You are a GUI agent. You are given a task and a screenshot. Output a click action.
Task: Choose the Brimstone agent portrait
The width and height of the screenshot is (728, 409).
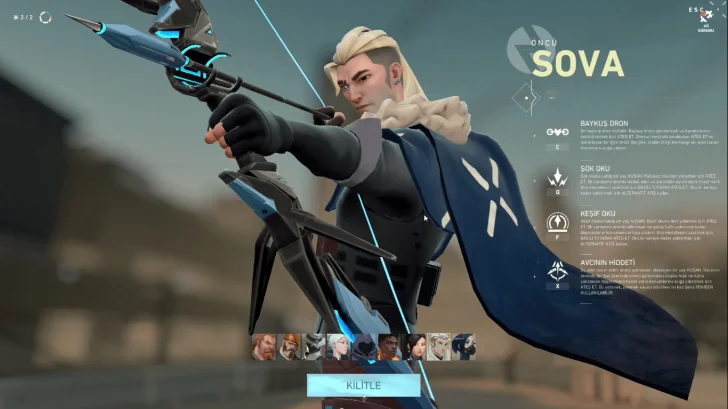[289, 346]
